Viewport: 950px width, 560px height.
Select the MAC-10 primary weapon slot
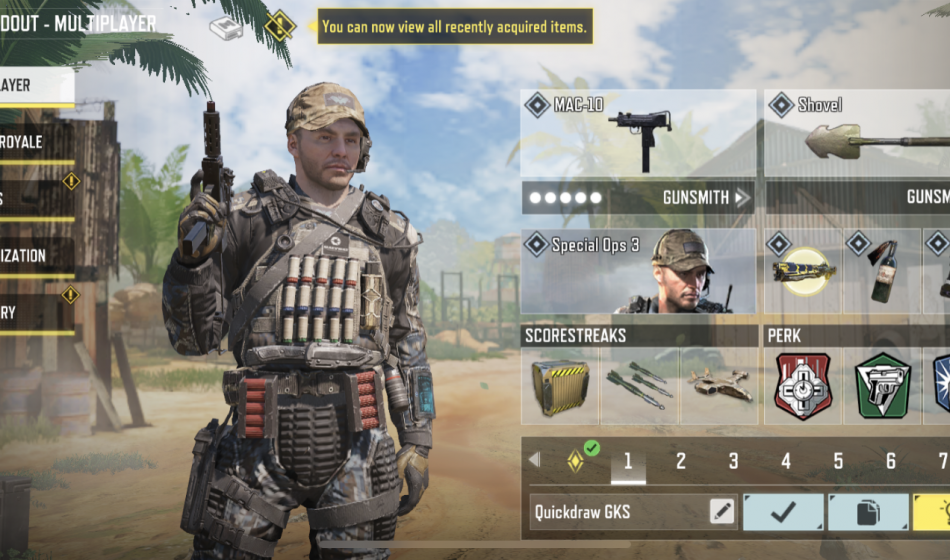[638, 134]
